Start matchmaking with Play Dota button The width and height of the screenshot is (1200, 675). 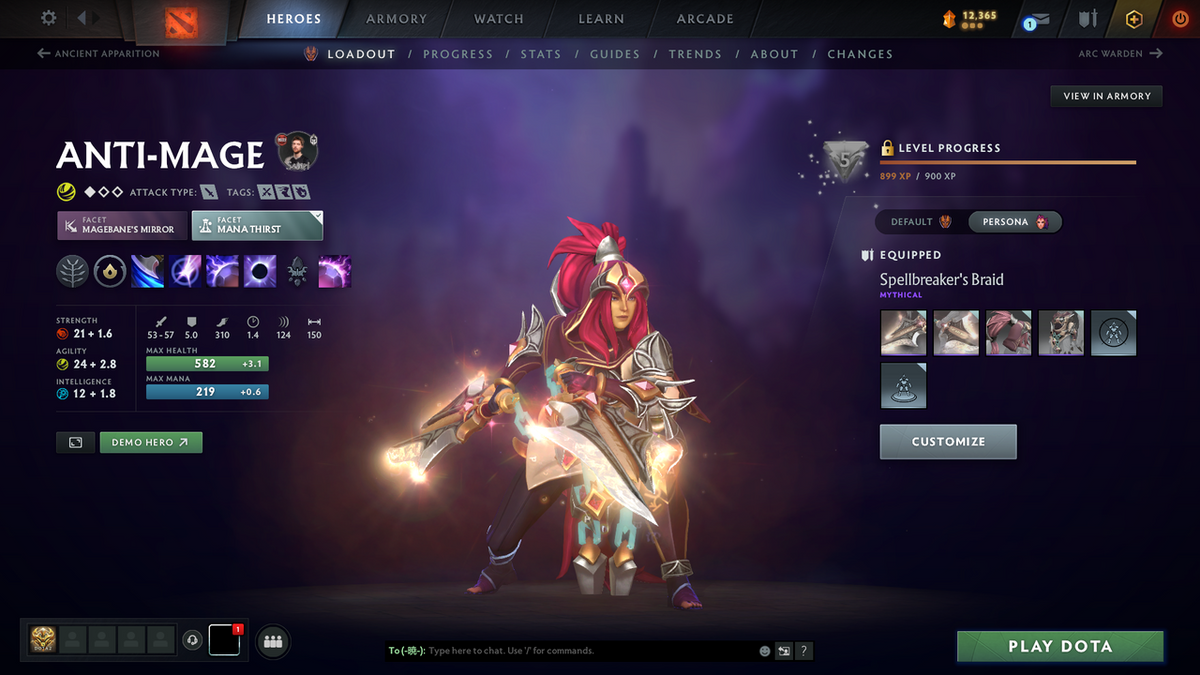click(x=1060, y=646)
